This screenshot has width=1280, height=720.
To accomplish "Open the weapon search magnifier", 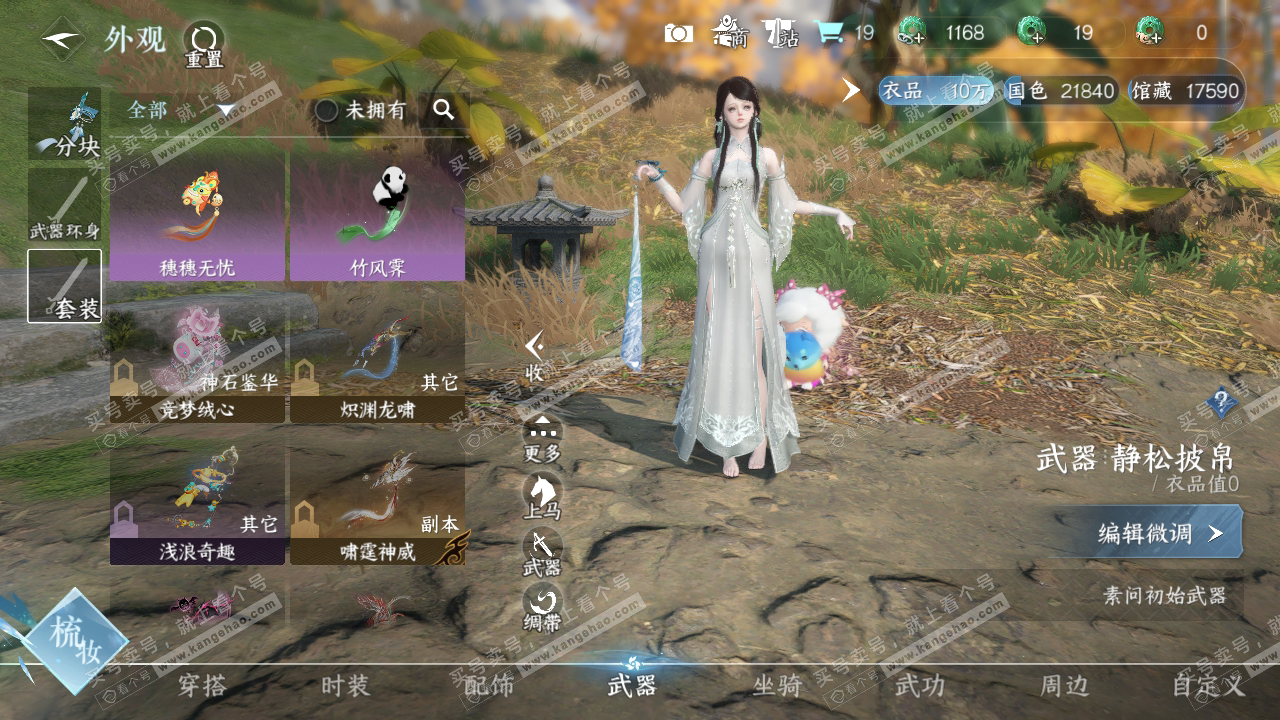I will (444, 110).
